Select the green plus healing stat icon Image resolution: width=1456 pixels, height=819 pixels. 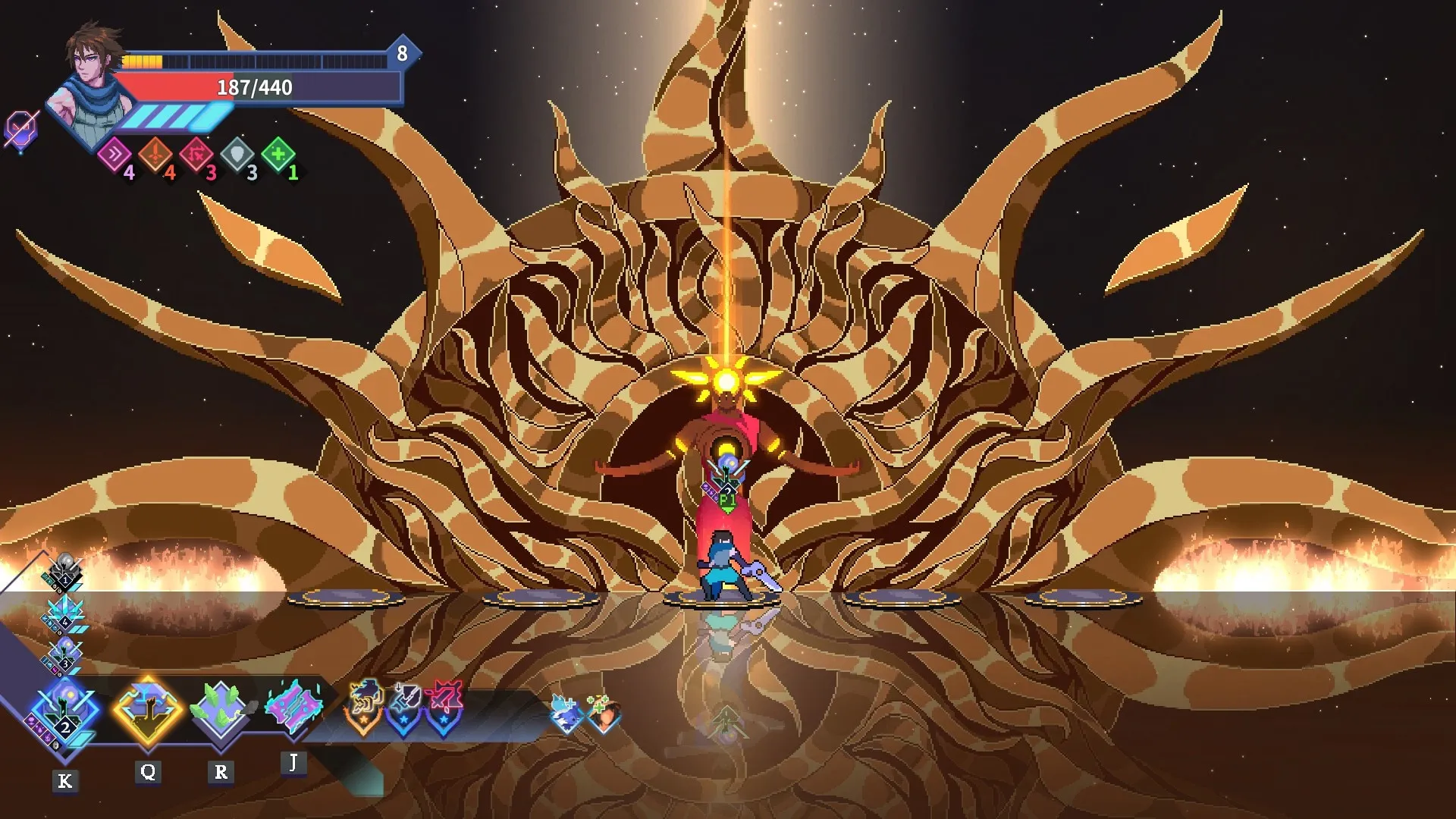[x=278, y=155]
